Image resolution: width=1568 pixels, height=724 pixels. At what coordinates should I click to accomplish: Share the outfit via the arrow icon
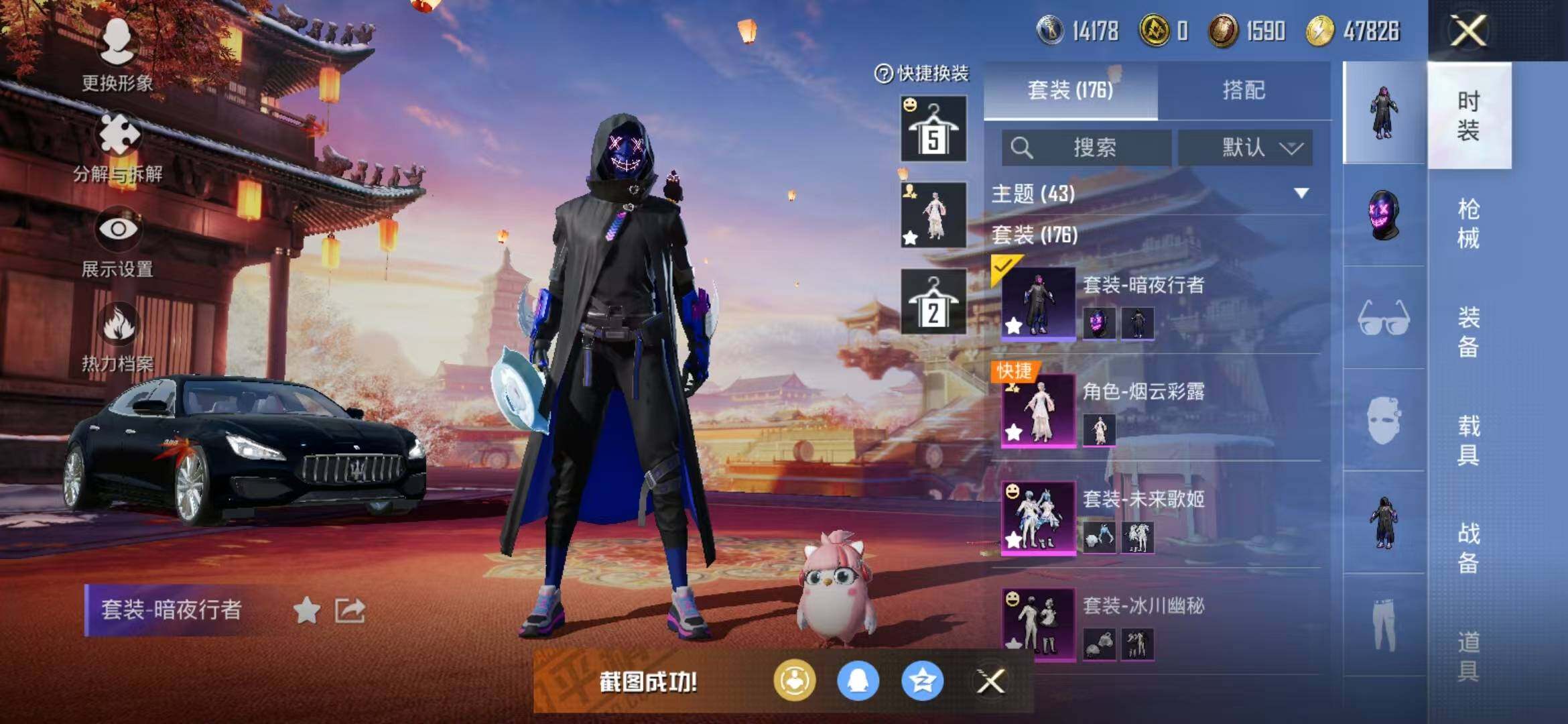click(x=350, y=611)
